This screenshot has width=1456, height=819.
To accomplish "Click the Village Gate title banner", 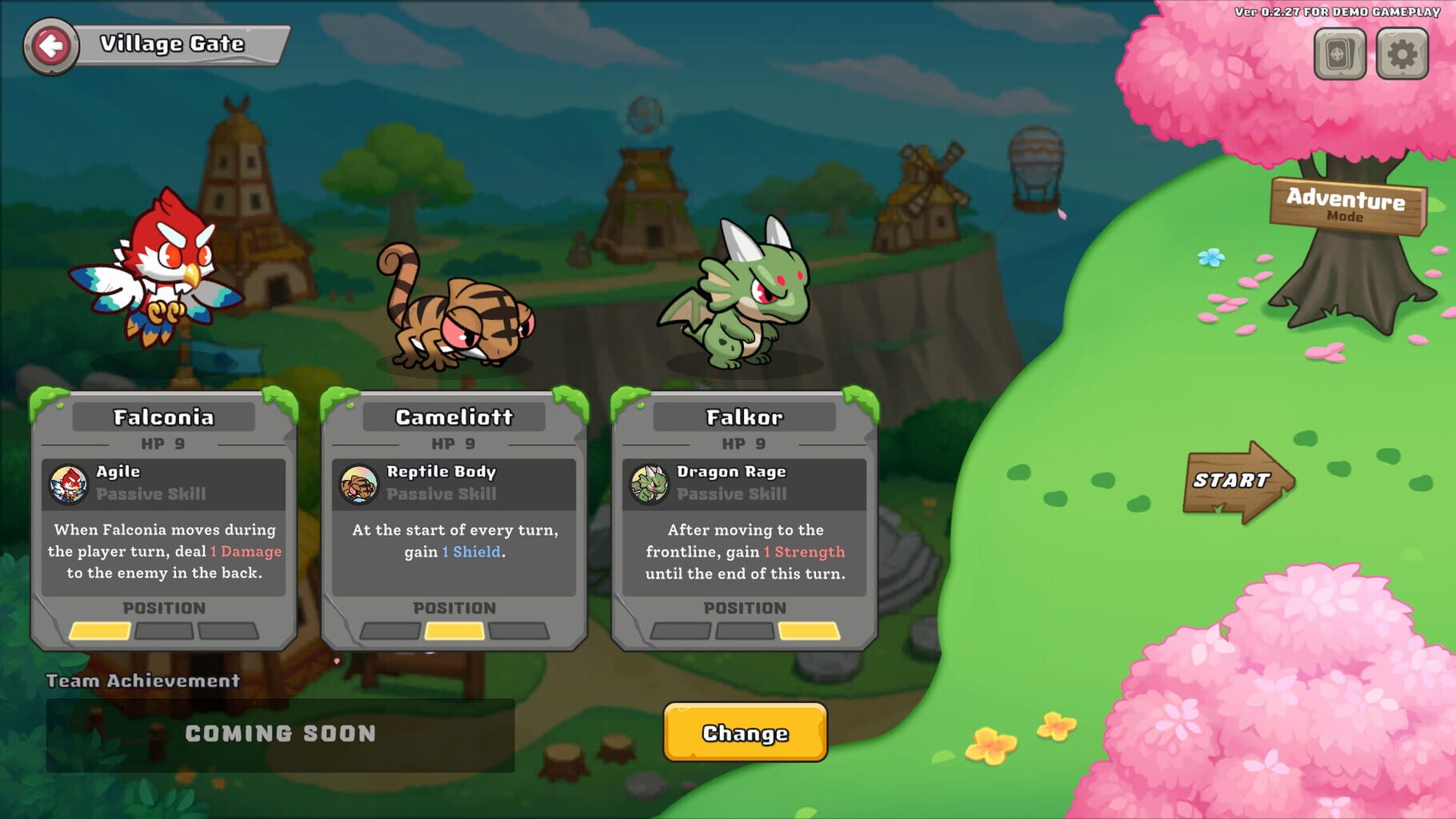I will tap(170, 44).
